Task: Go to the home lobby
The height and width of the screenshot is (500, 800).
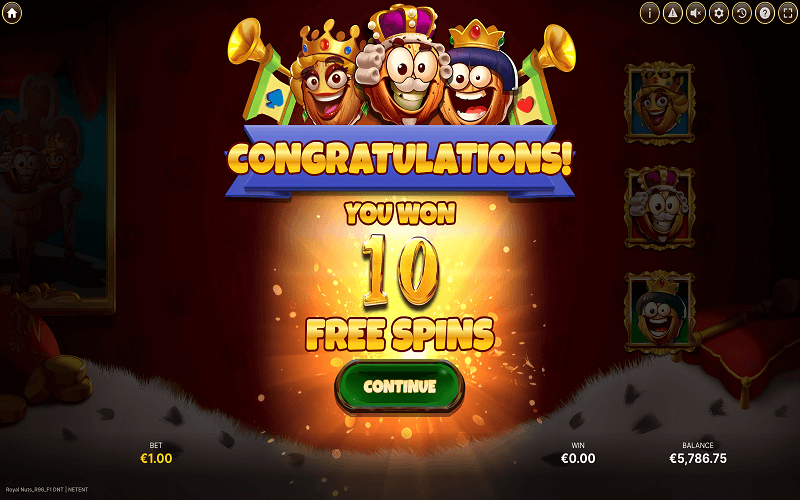Action: [13, 13]
